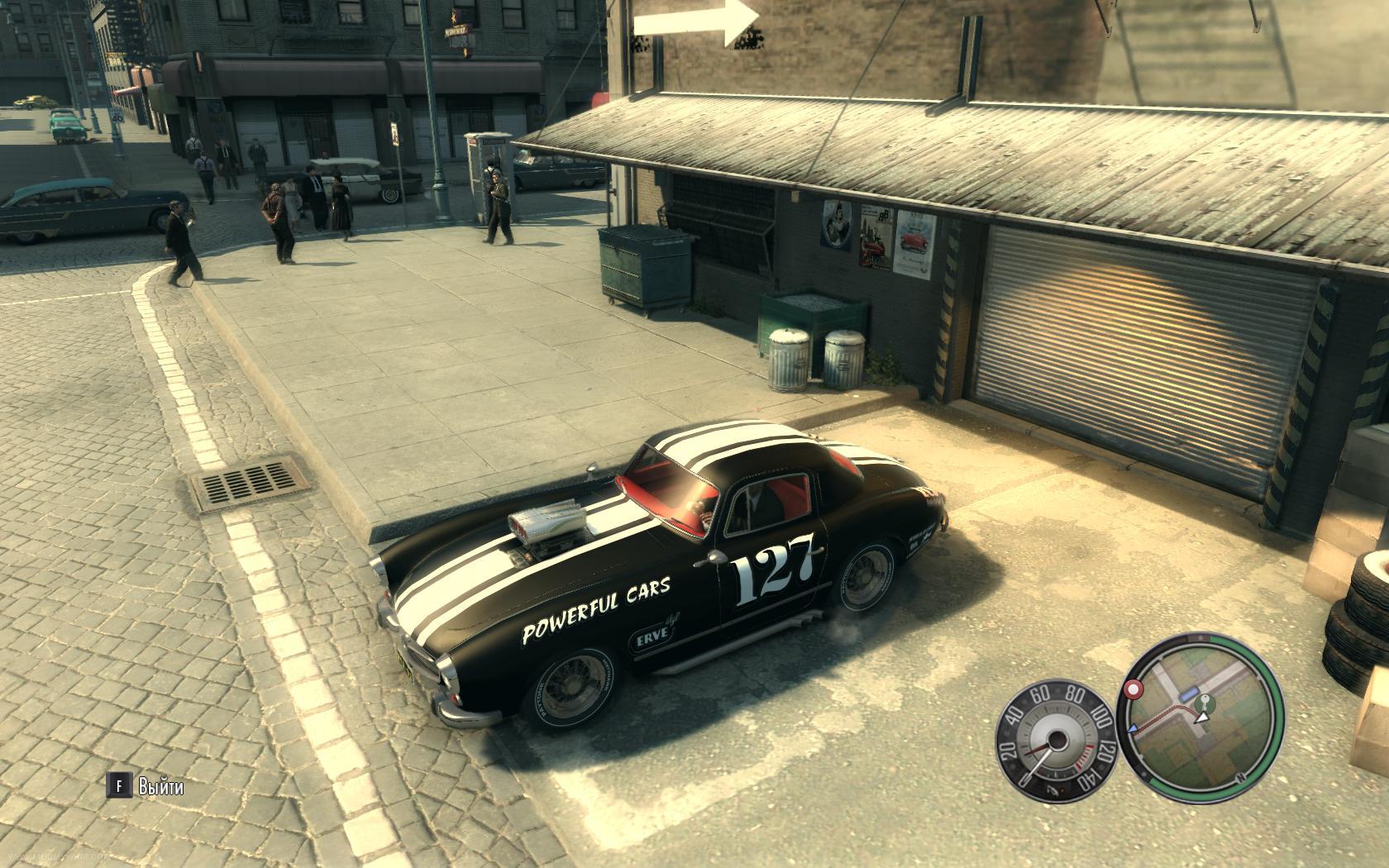Select the red objective marker on minimap
The width and height of the screenshot is (1389, 868).
click(1134, 688)
